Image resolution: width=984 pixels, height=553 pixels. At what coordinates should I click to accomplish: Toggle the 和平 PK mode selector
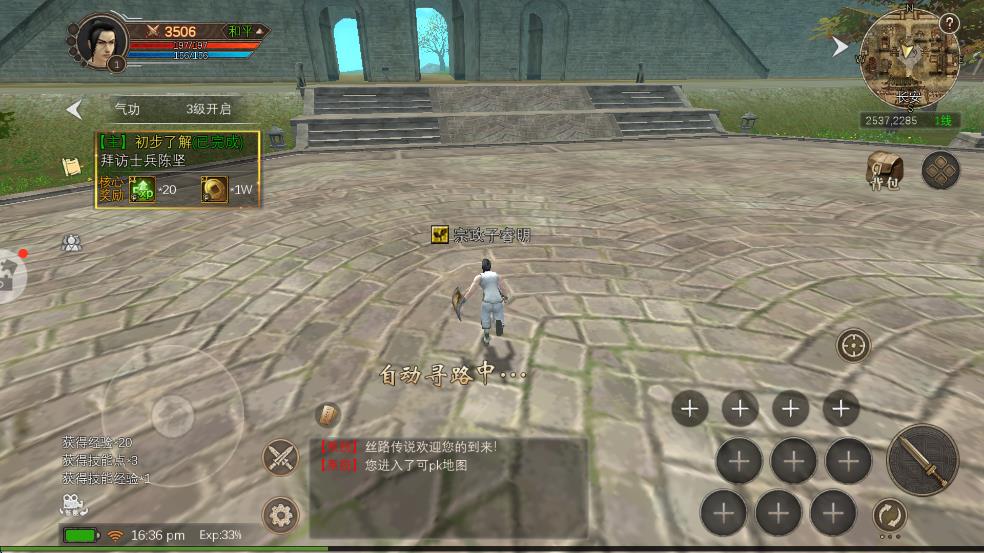245,32
